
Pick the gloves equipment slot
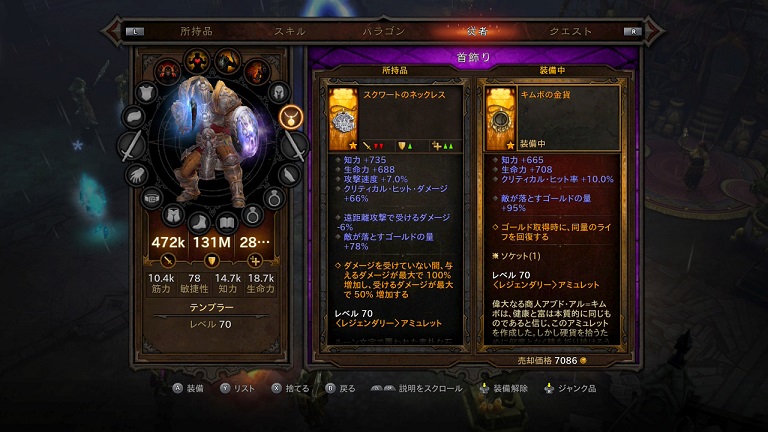pos(136,174)
